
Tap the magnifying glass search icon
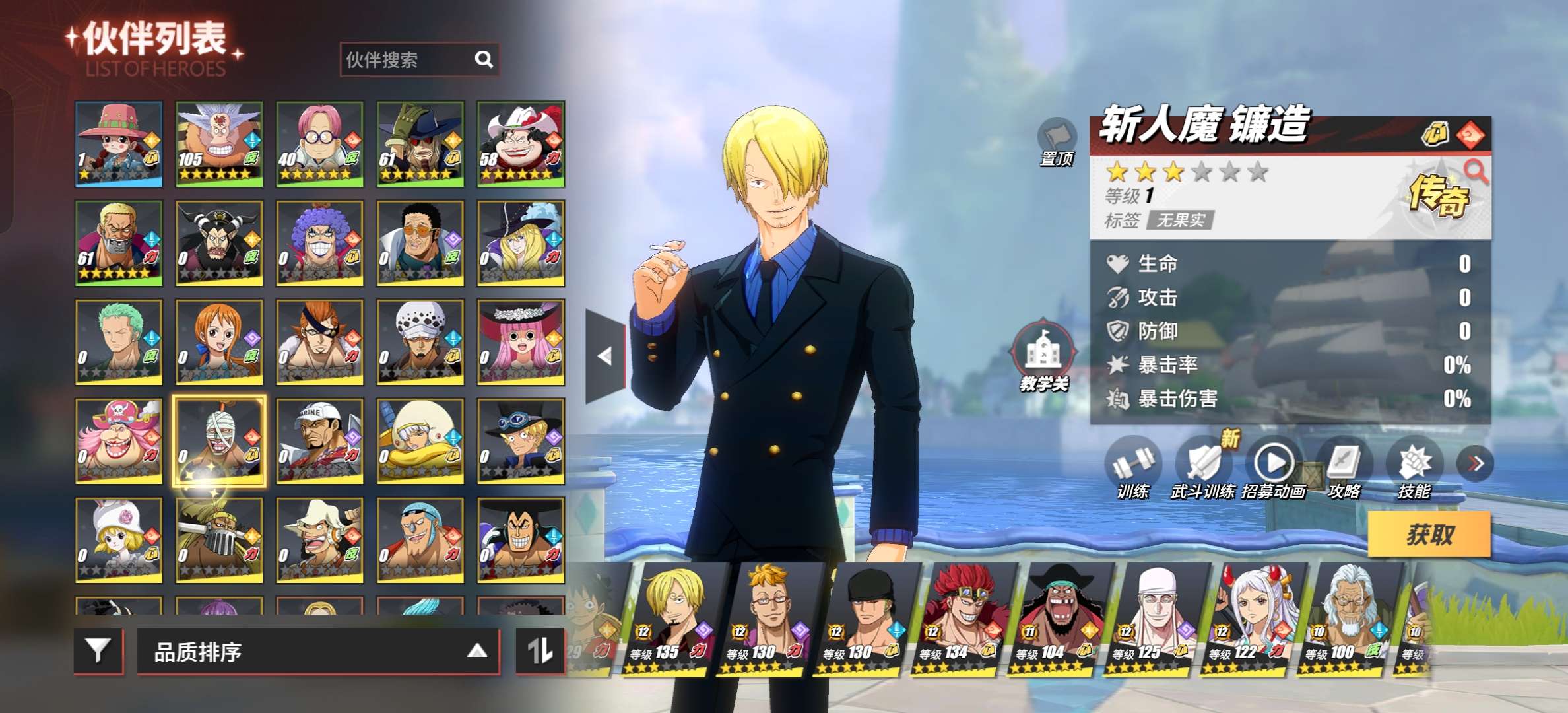click(484, 60)
